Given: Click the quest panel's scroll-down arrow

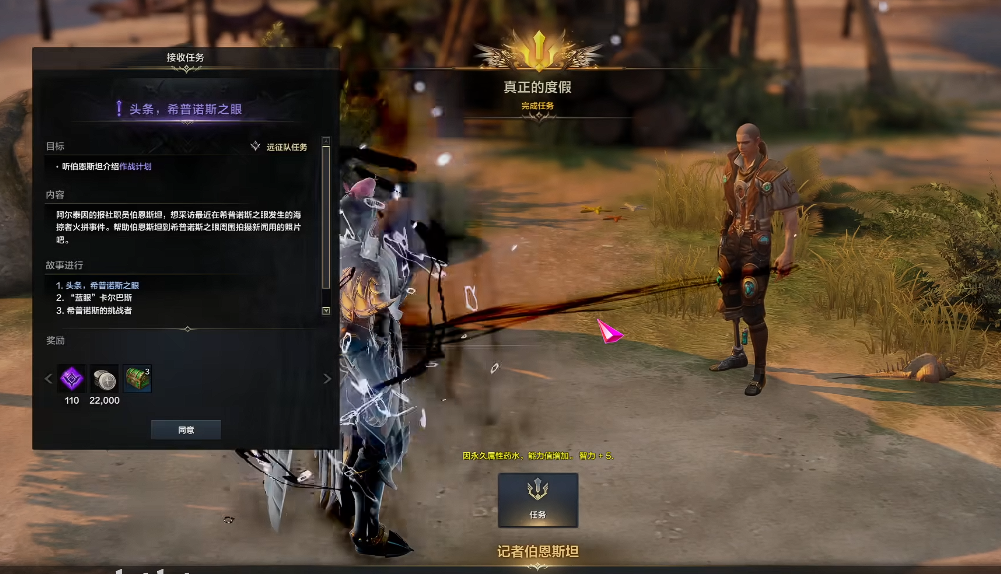Looking at the screenshot, I should 325,311.
